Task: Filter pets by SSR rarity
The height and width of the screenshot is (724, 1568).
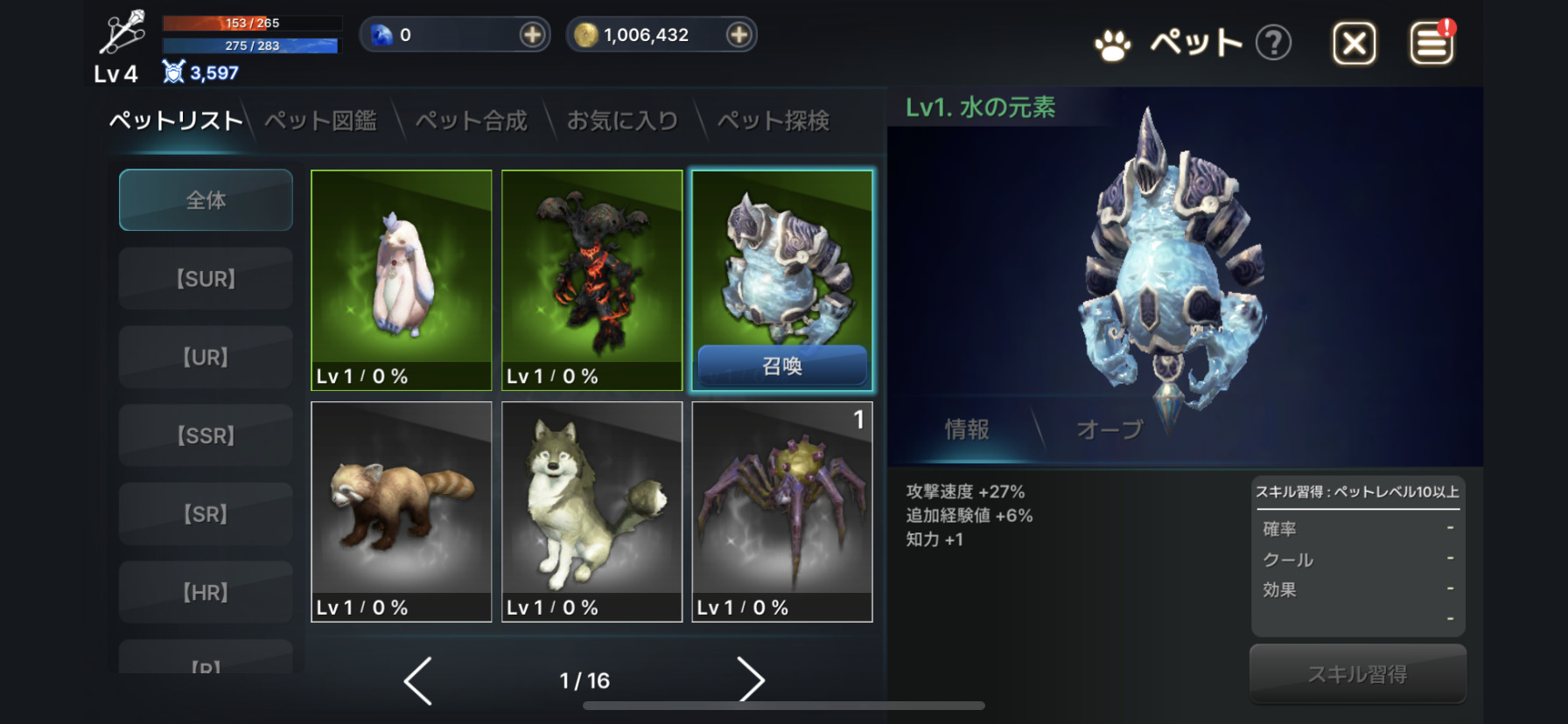Action: (206, 435)
